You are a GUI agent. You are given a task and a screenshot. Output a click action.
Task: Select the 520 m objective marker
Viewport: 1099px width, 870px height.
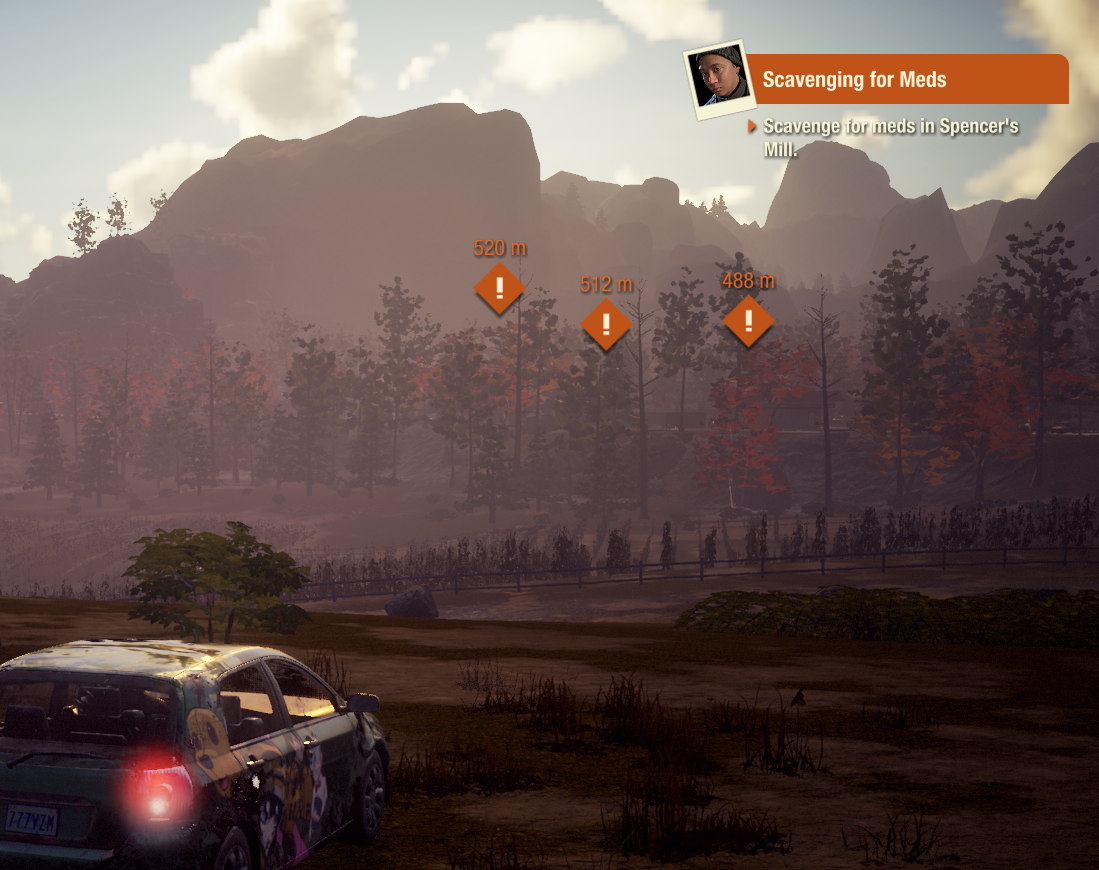pos(500,288)
